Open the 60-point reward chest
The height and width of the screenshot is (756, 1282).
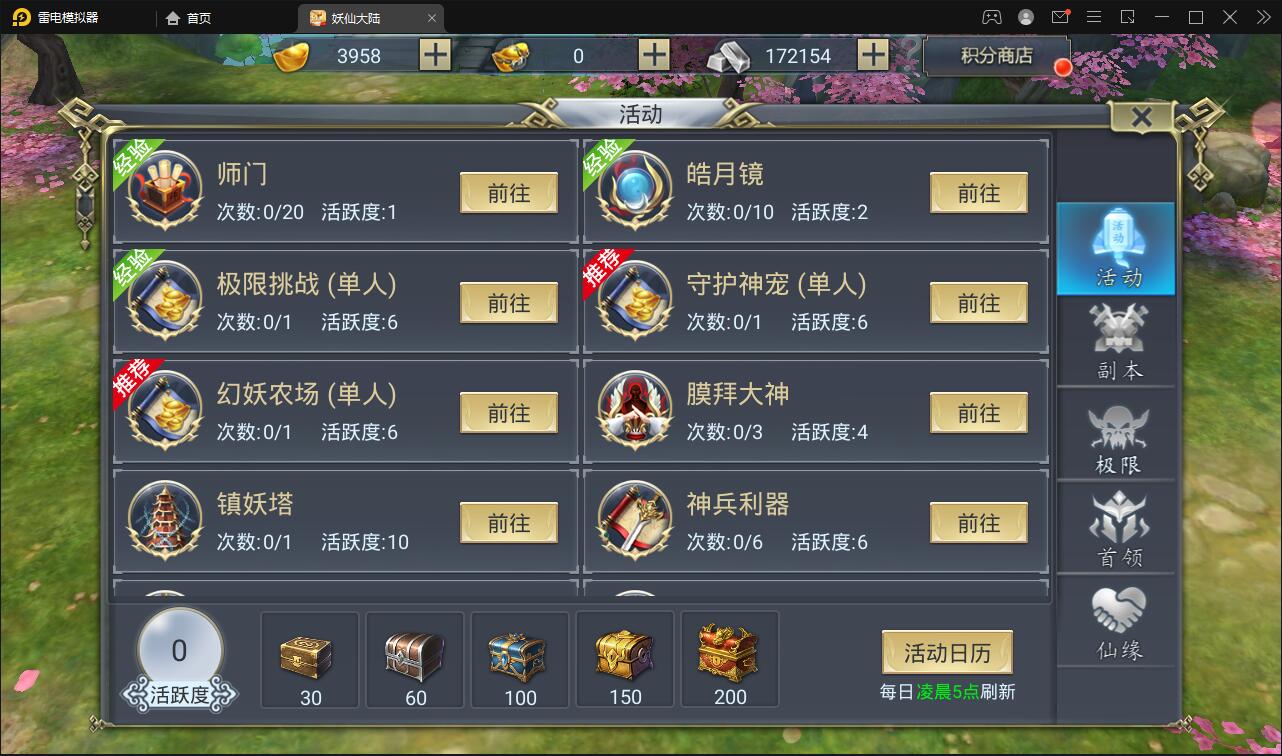click(x=414, y=655)
